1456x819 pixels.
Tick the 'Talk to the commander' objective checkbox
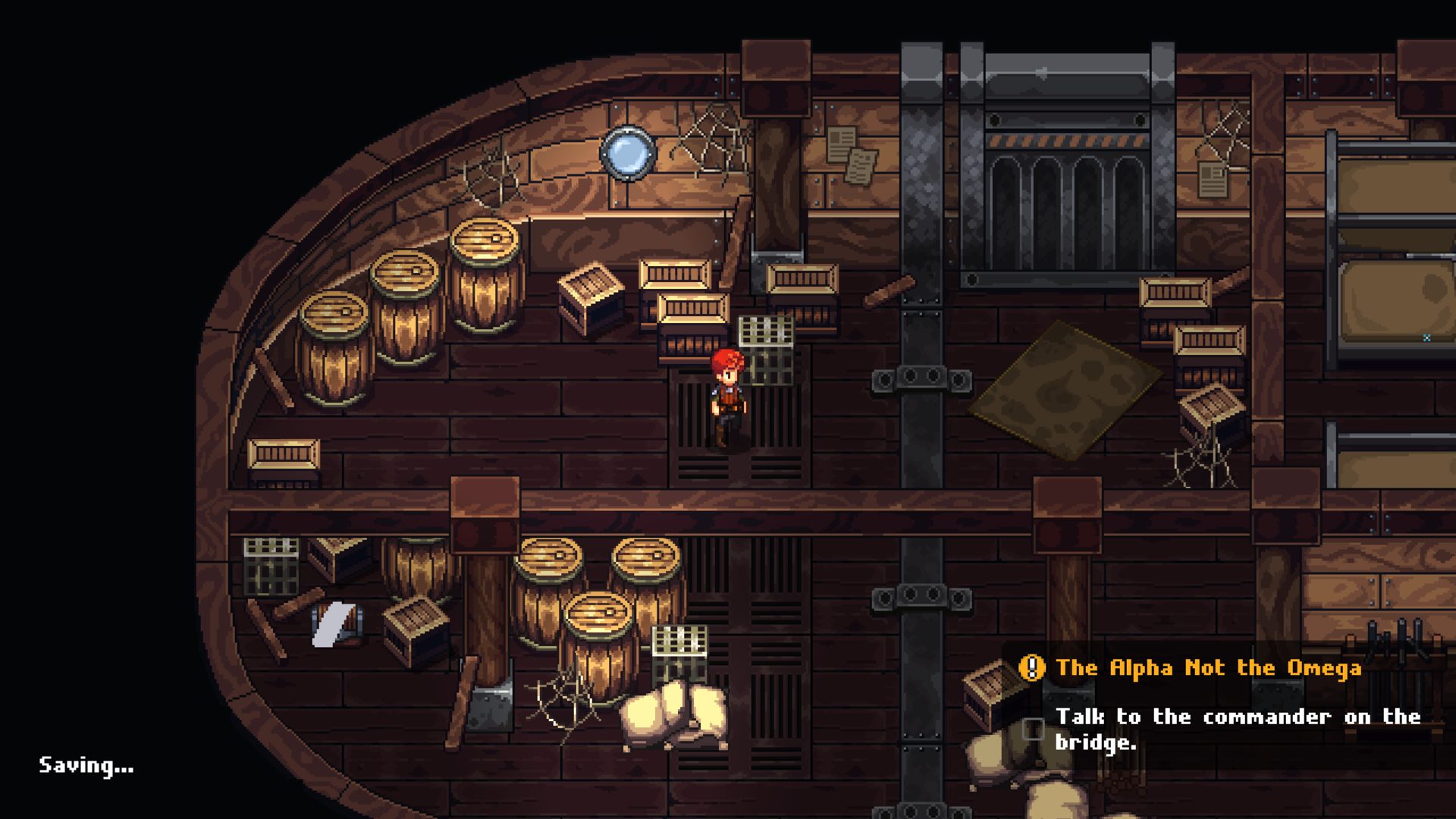[1033, 729]
